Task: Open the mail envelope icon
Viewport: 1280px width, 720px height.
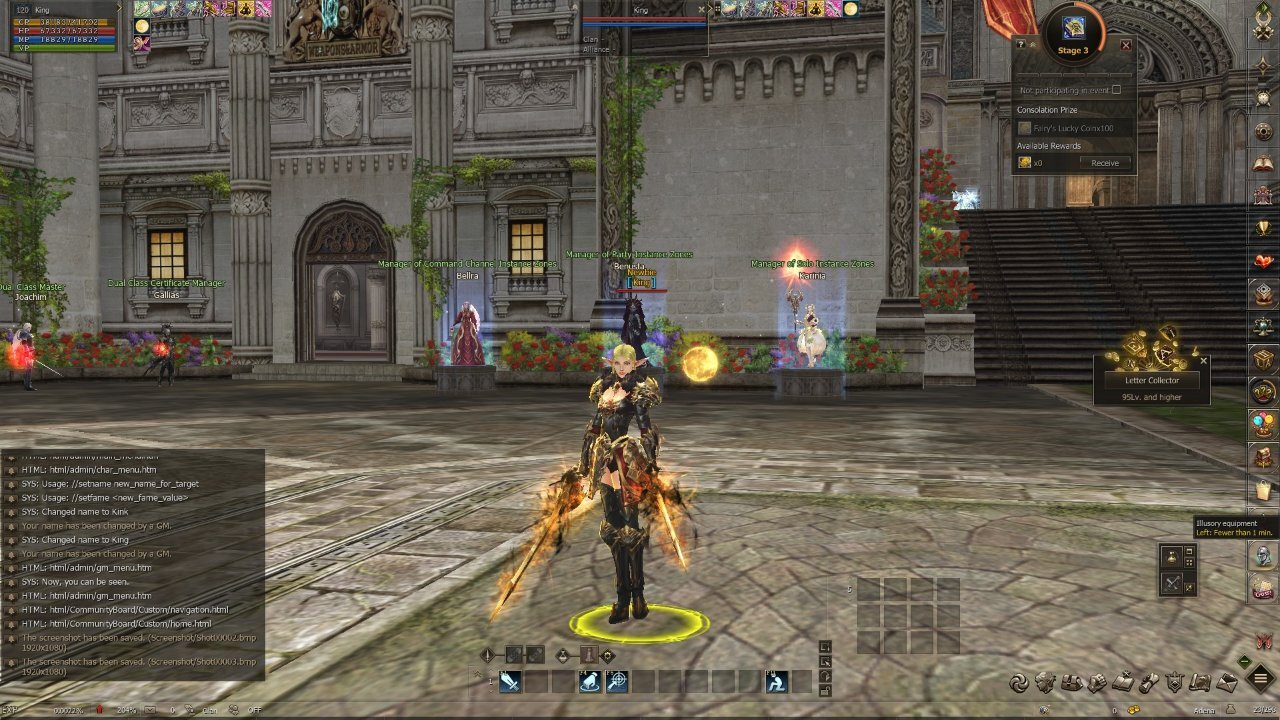Action: pos(1227,683)
